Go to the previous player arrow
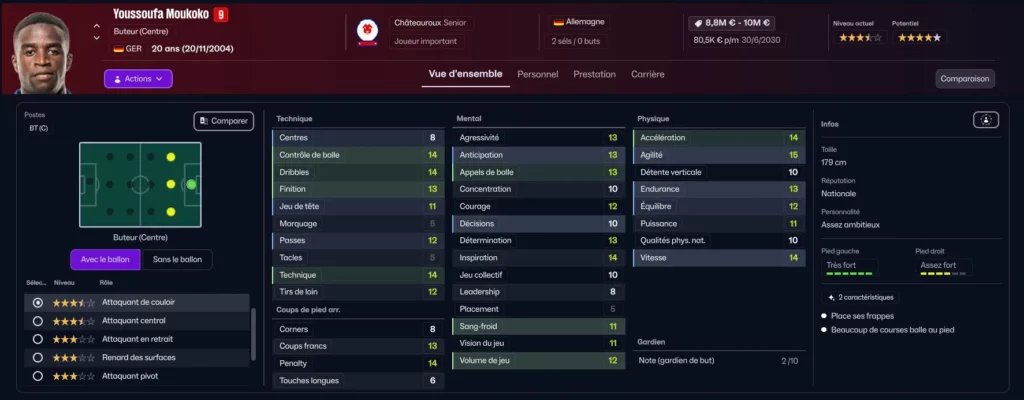 click(96, 25)
